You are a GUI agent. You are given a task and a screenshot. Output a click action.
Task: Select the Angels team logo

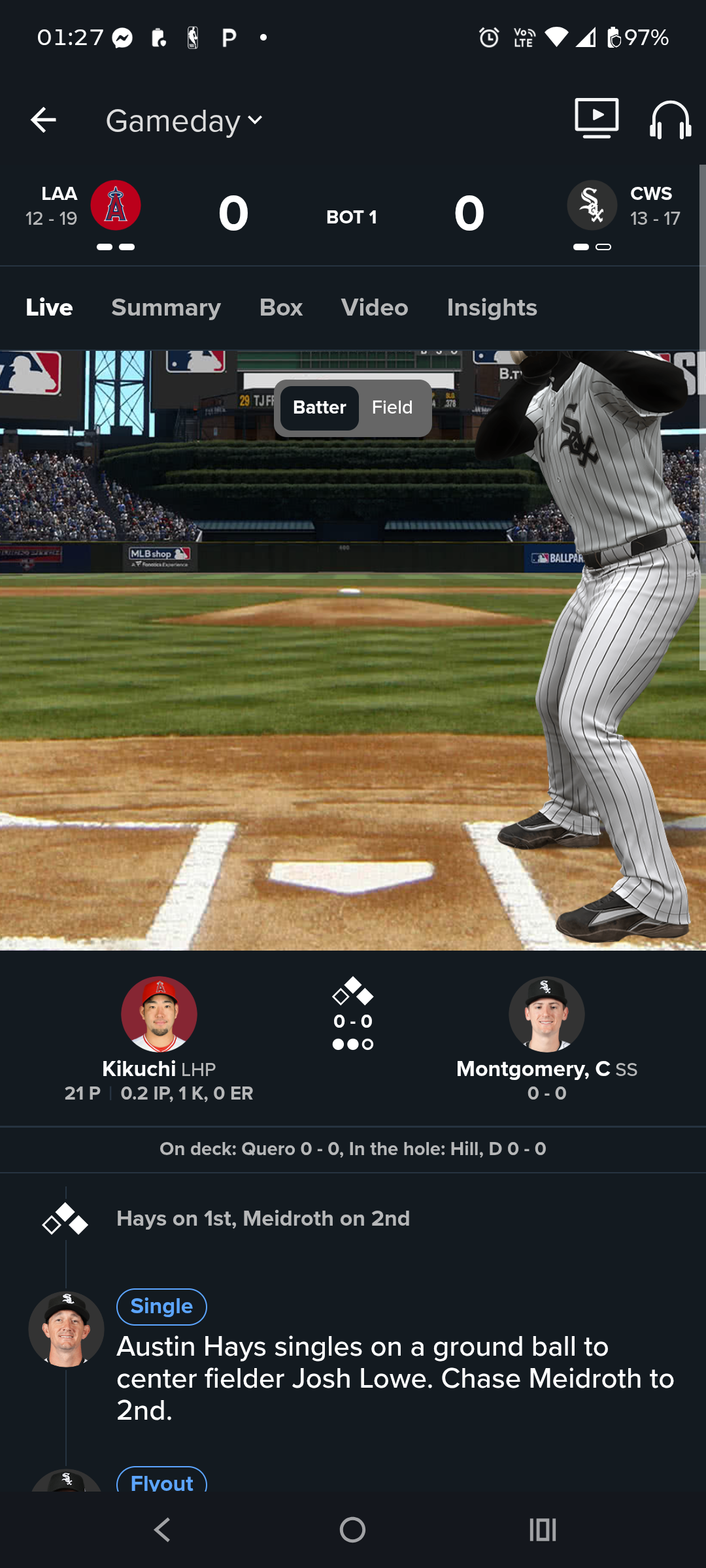click(x=116, y=205)
